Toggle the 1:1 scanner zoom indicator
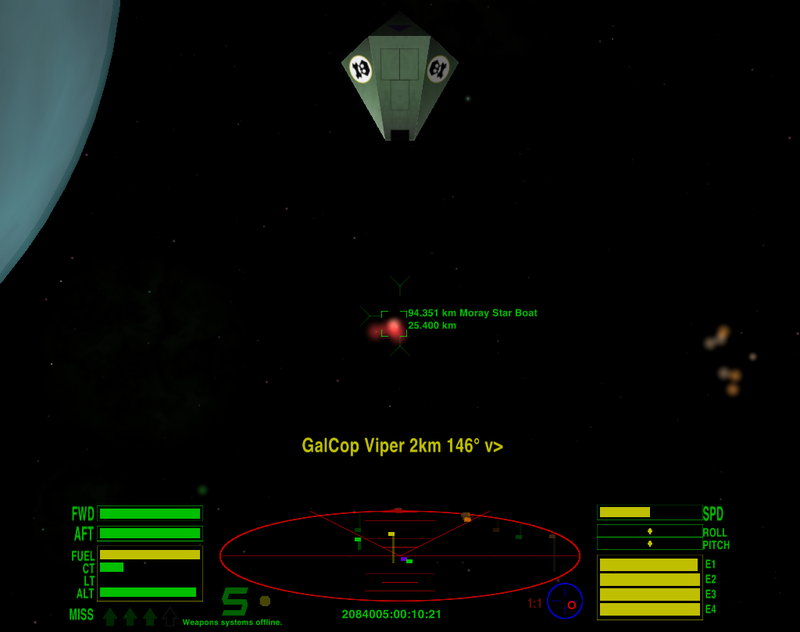This screenshot has width=800, height=632. [x=534, y=603]
